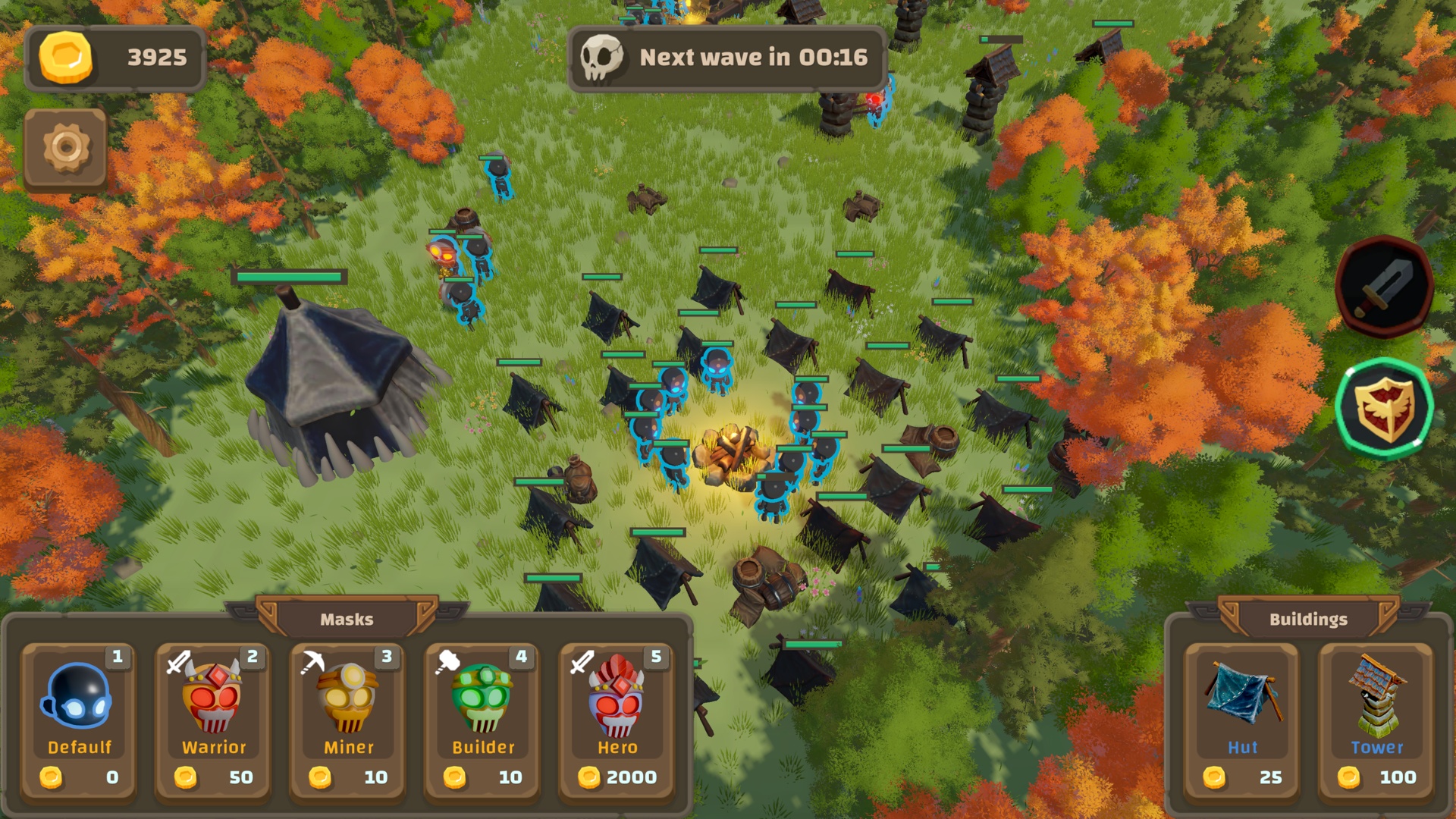
Task: Choose the Tower building
Action: point(1376,719)
